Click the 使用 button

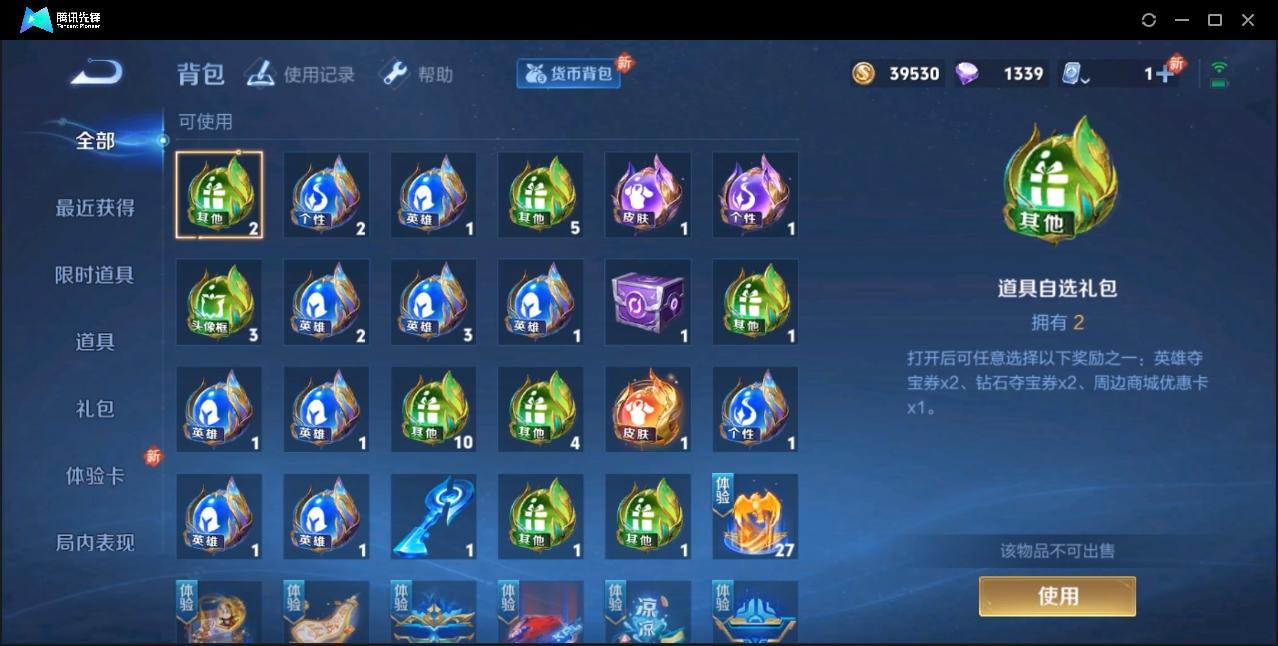[1057, 596]
